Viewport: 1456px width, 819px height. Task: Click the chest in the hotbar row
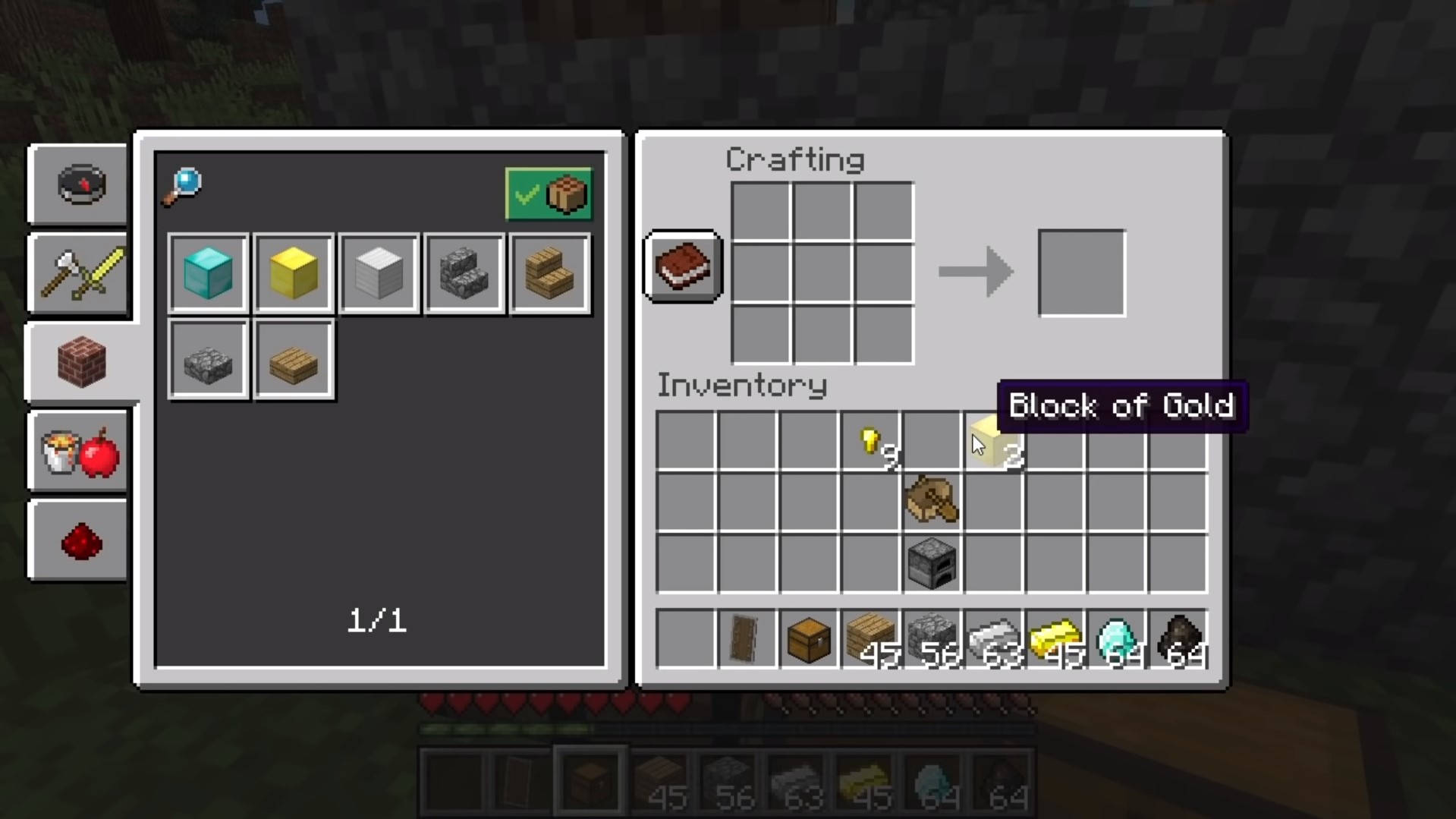point(809,639)
